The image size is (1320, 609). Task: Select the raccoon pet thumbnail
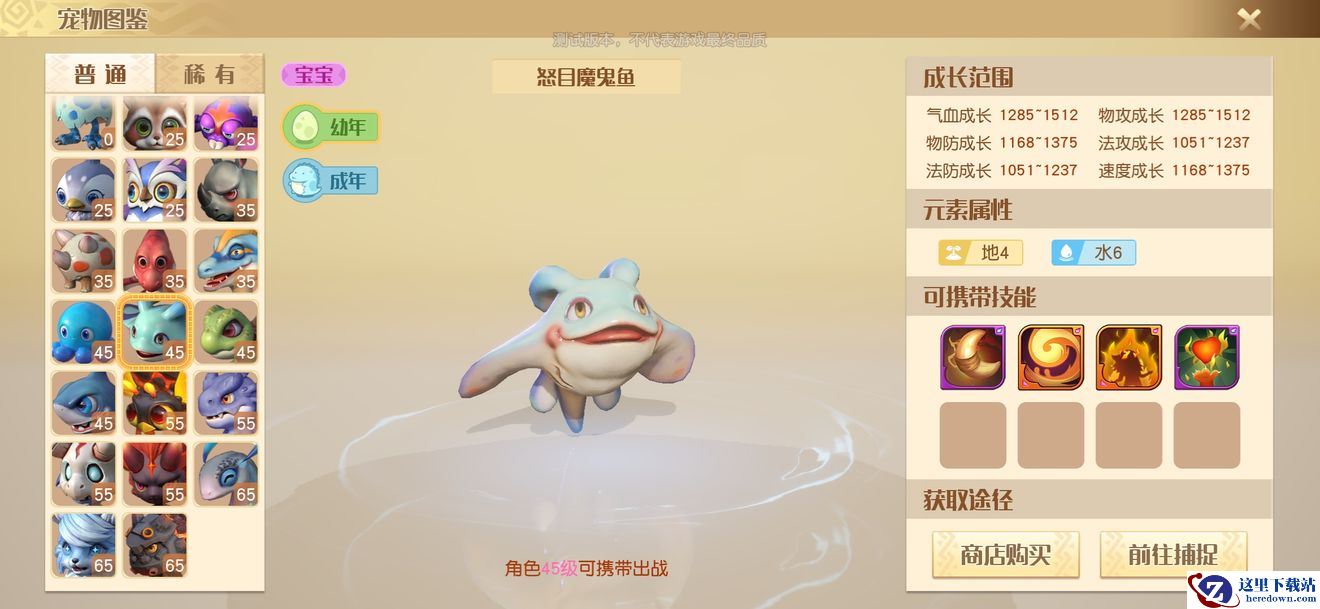tap(155, 123)
